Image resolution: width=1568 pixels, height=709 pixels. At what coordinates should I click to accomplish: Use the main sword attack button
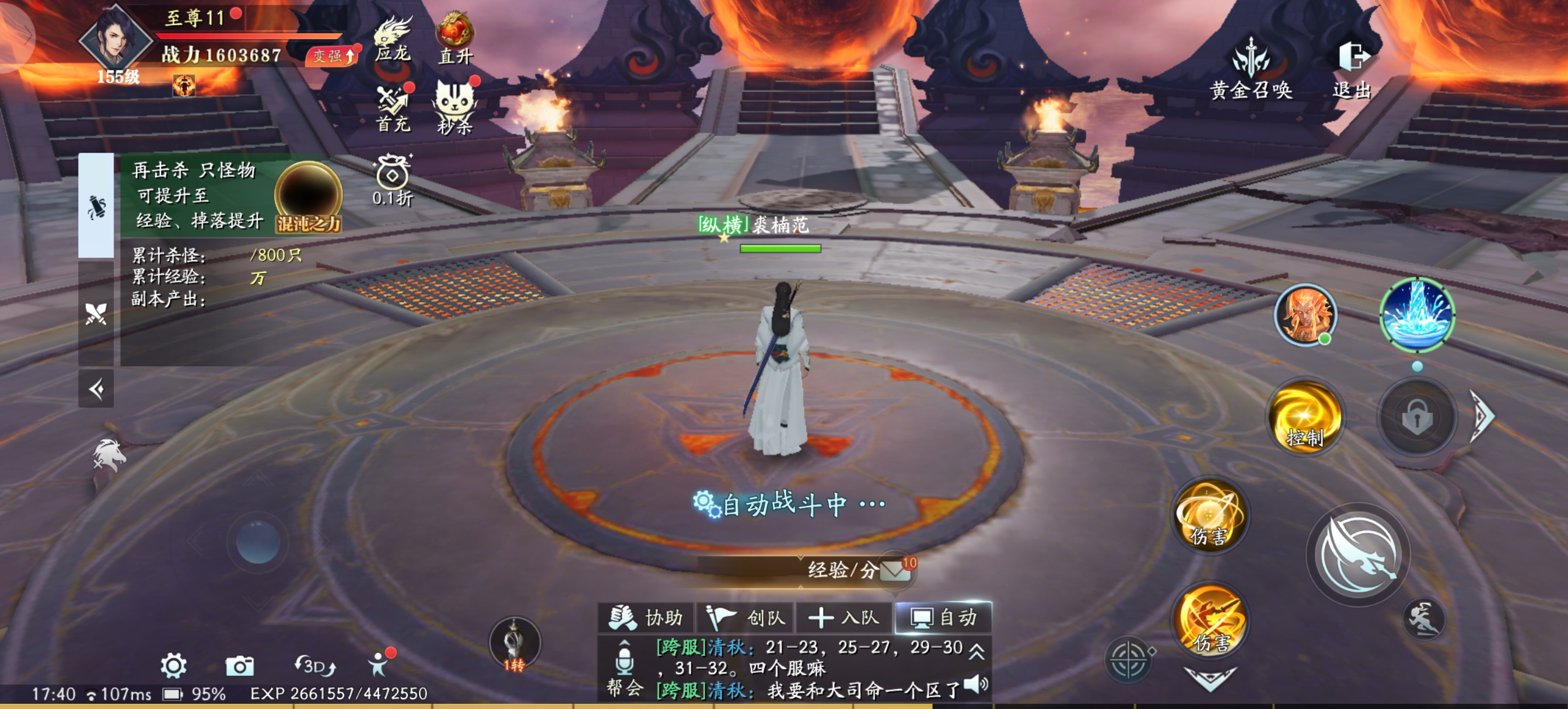1359,554
